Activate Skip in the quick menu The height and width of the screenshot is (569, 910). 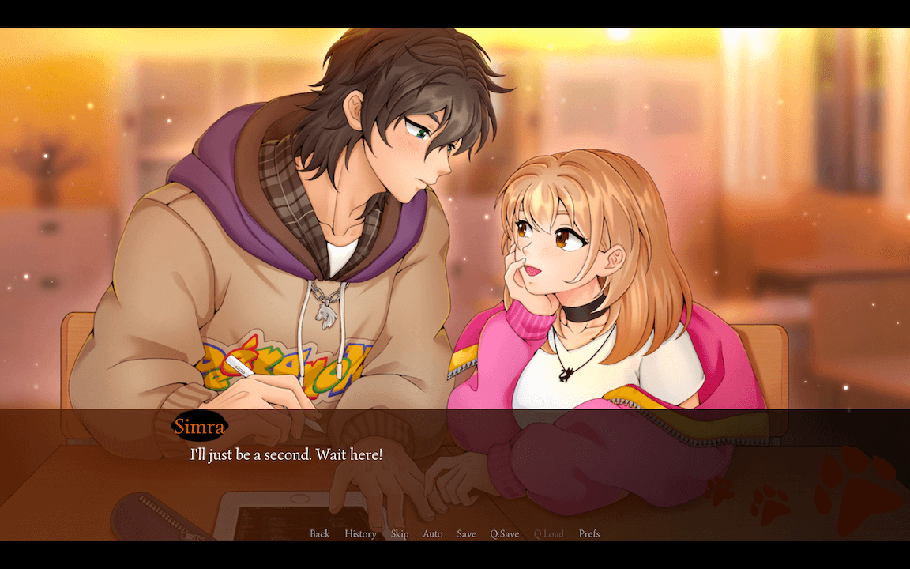point(400,534)
